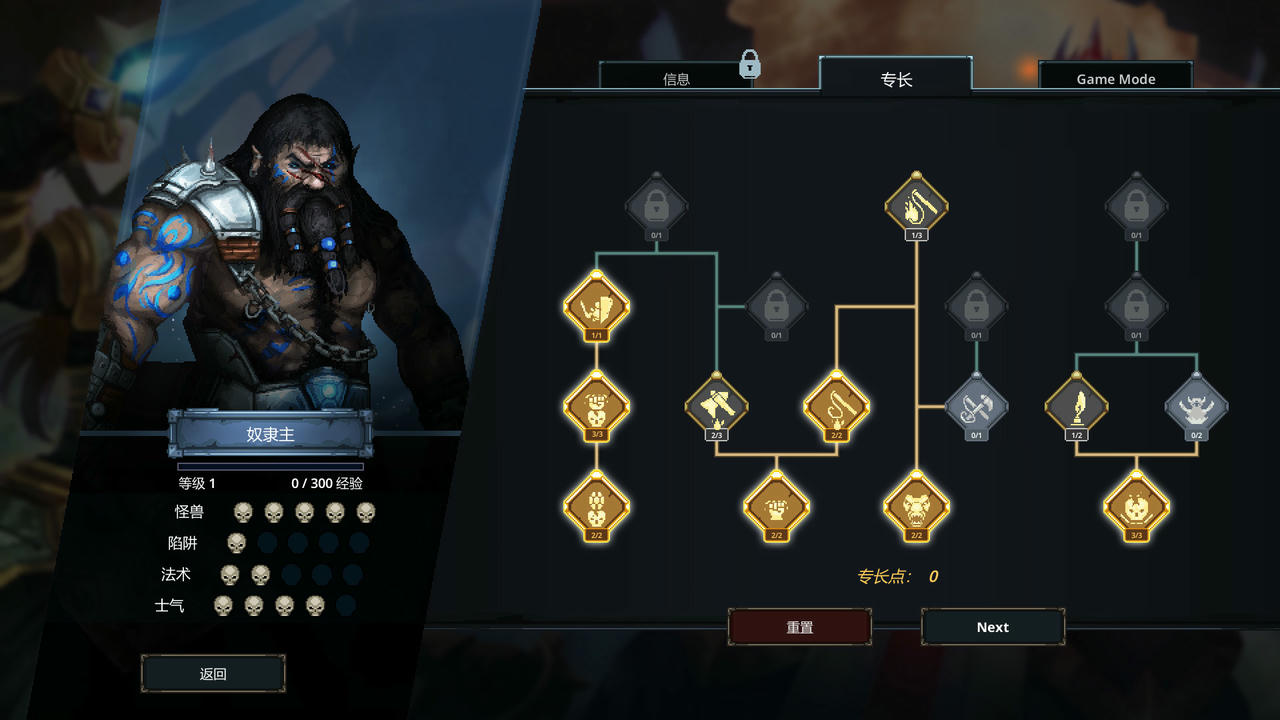Open the Game Mode tab
The image size is (1280, 720).
[x=1115, y=78]
